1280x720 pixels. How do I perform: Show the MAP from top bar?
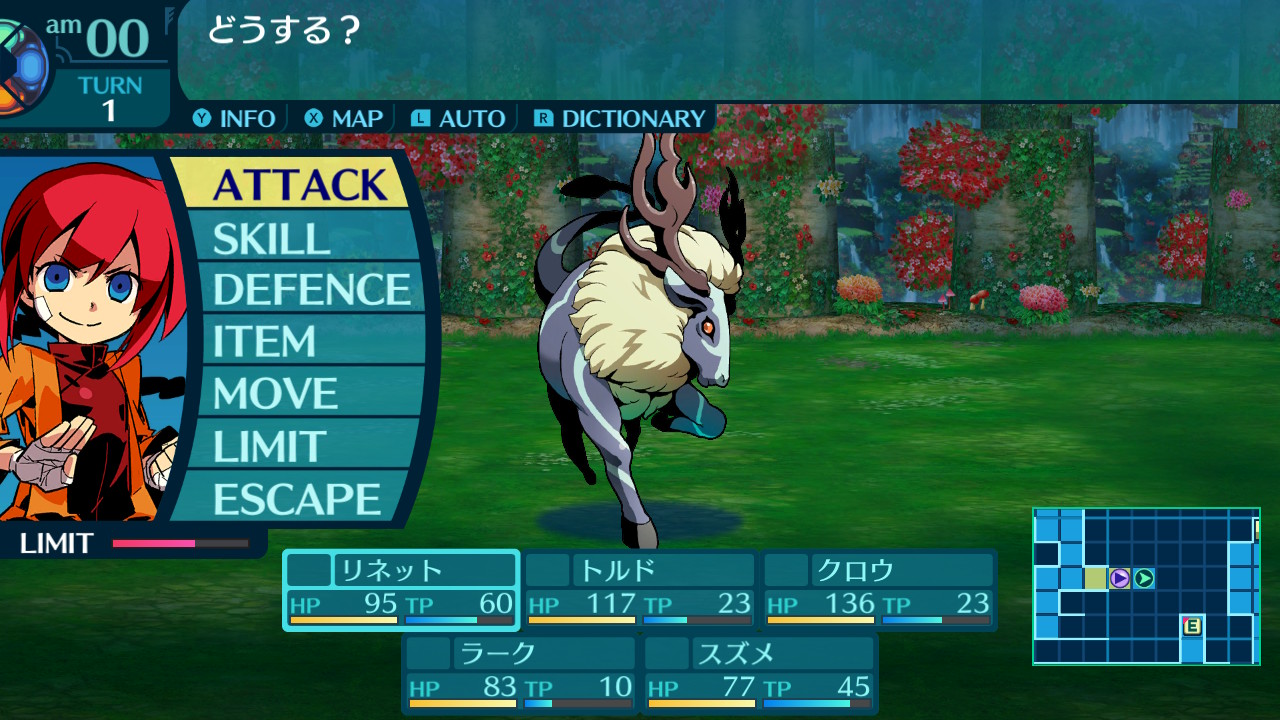click(x=345, y=119)
